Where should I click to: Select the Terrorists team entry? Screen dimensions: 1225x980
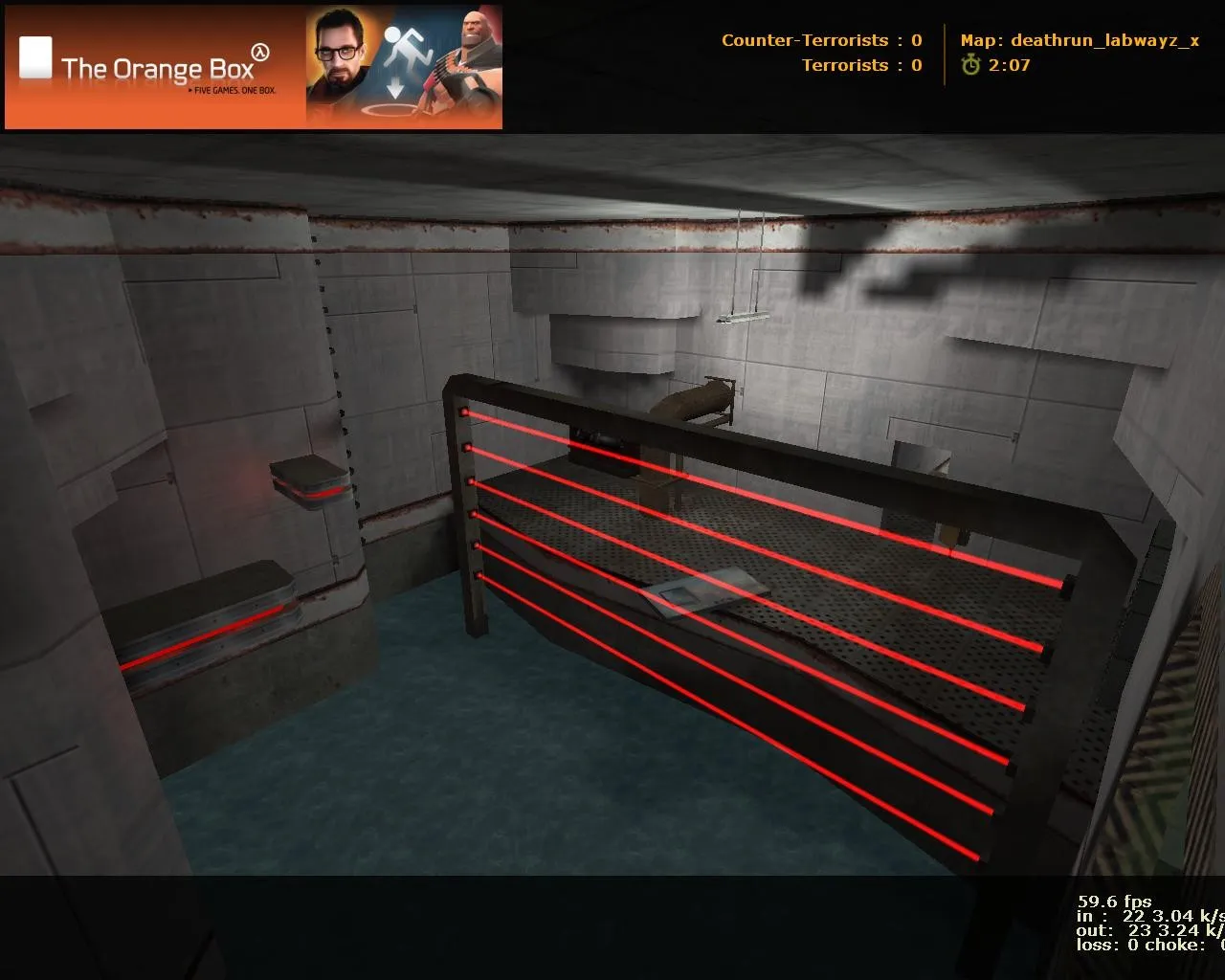tap(846, 66)
